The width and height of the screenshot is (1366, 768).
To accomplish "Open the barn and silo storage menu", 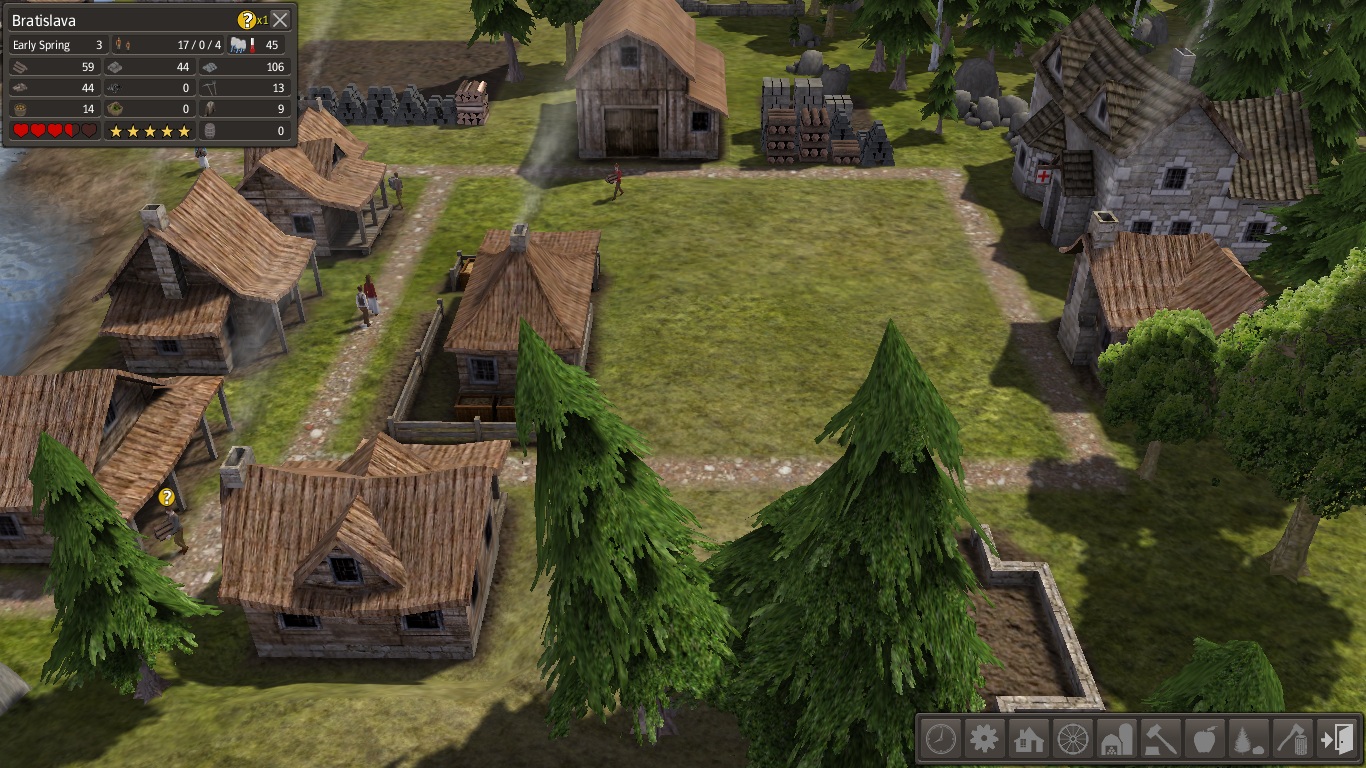I will pos(1116,740).
